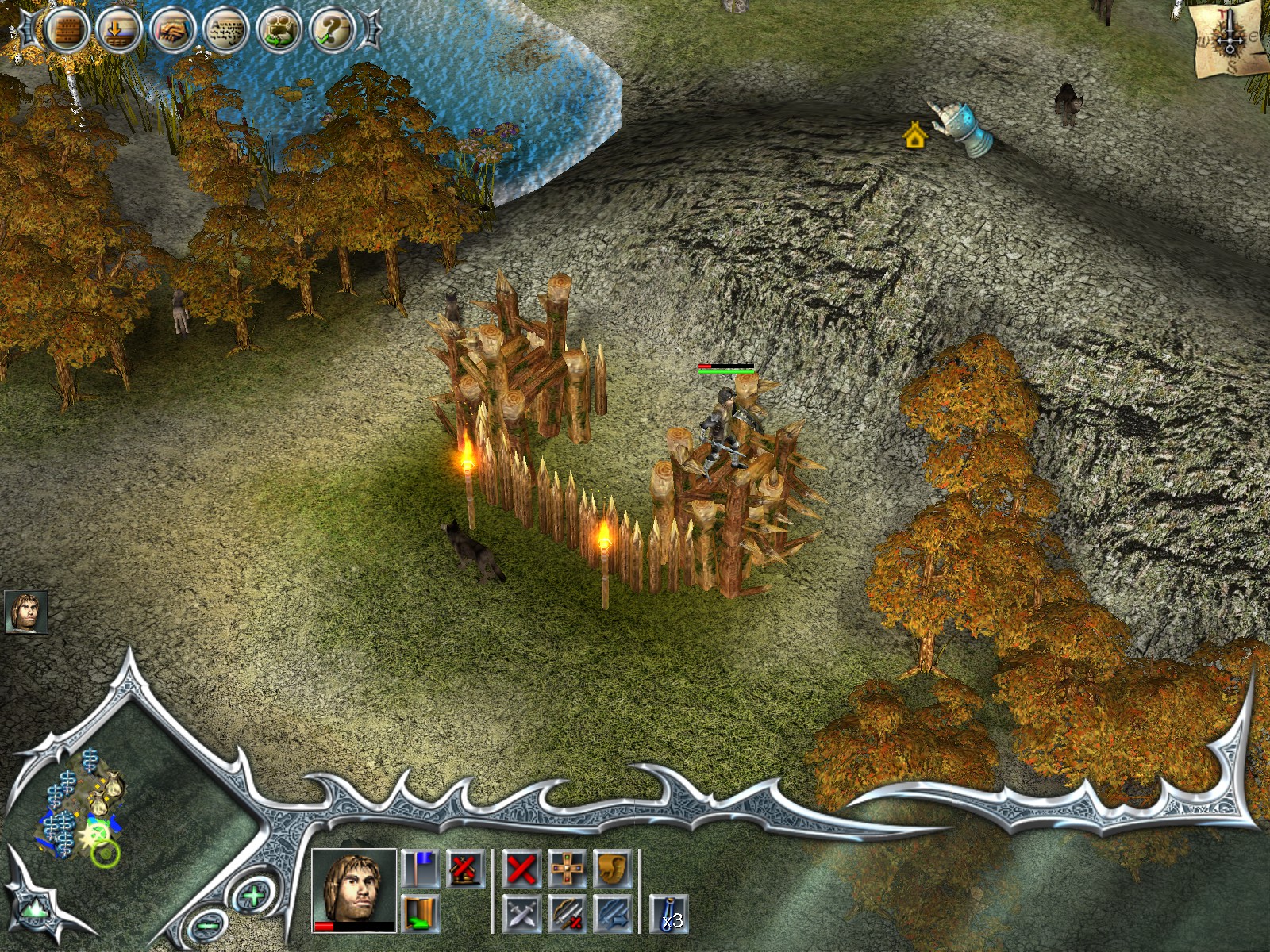Zoom out with the green minus button
1270x952 pixels.
click(208, 923)
